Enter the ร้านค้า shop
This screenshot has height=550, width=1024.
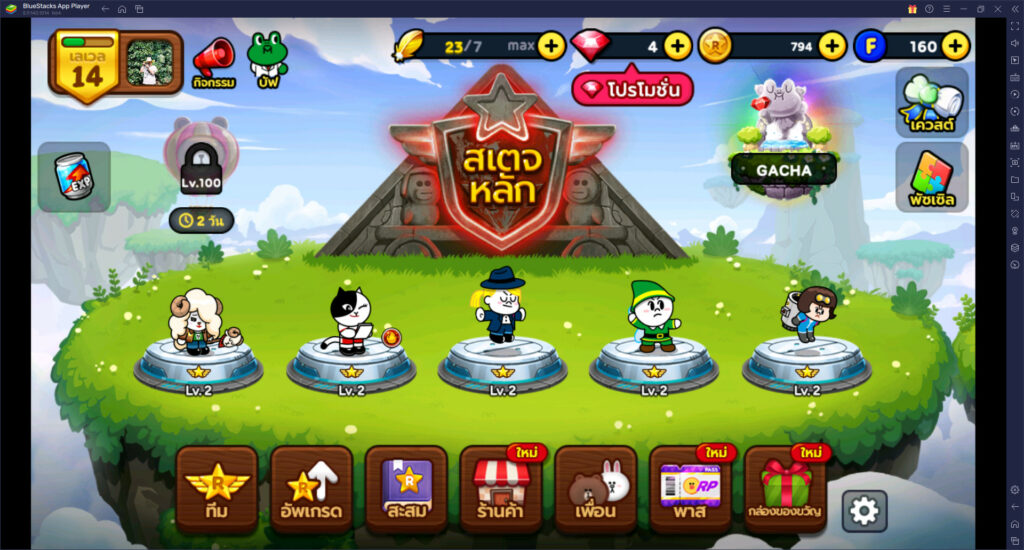[501, 489]
